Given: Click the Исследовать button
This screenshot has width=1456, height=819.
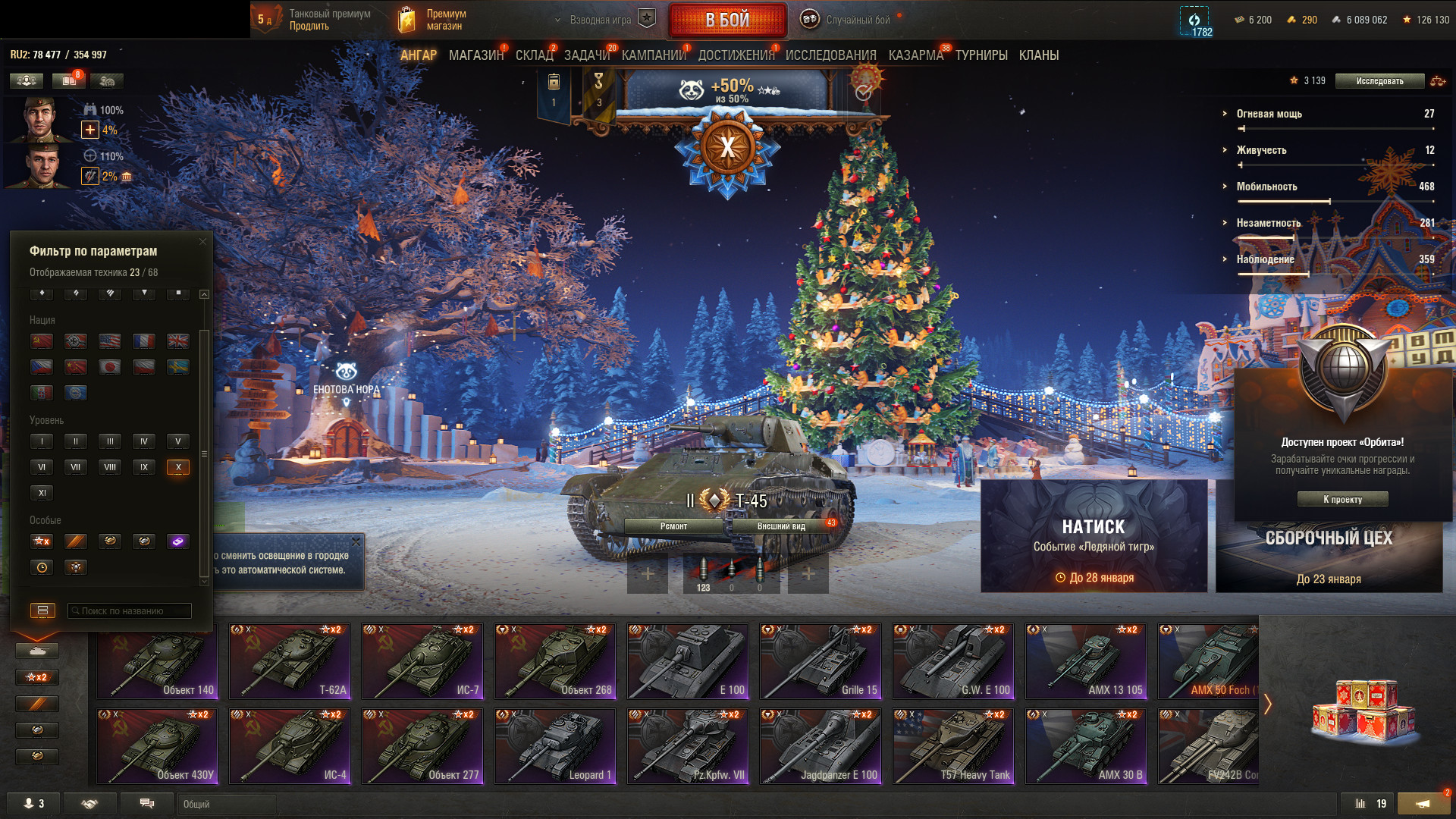Looking at the screenshot, I should 1379,81.
